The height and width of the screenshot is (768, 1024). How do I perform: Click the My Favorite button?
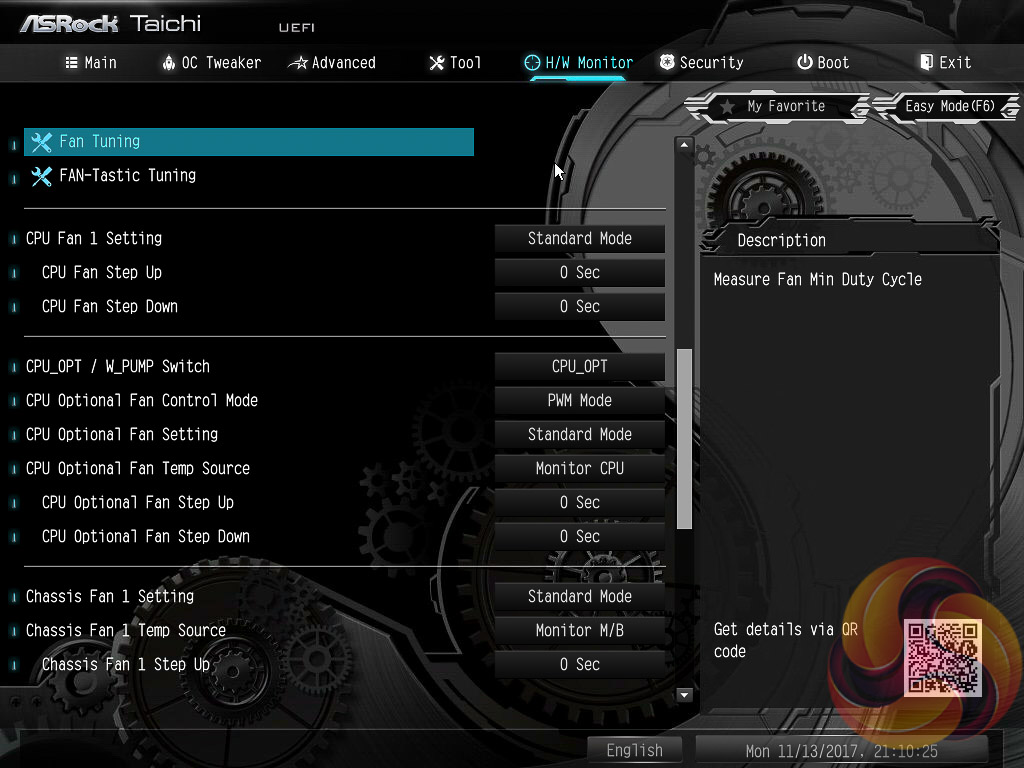point(774,106)
